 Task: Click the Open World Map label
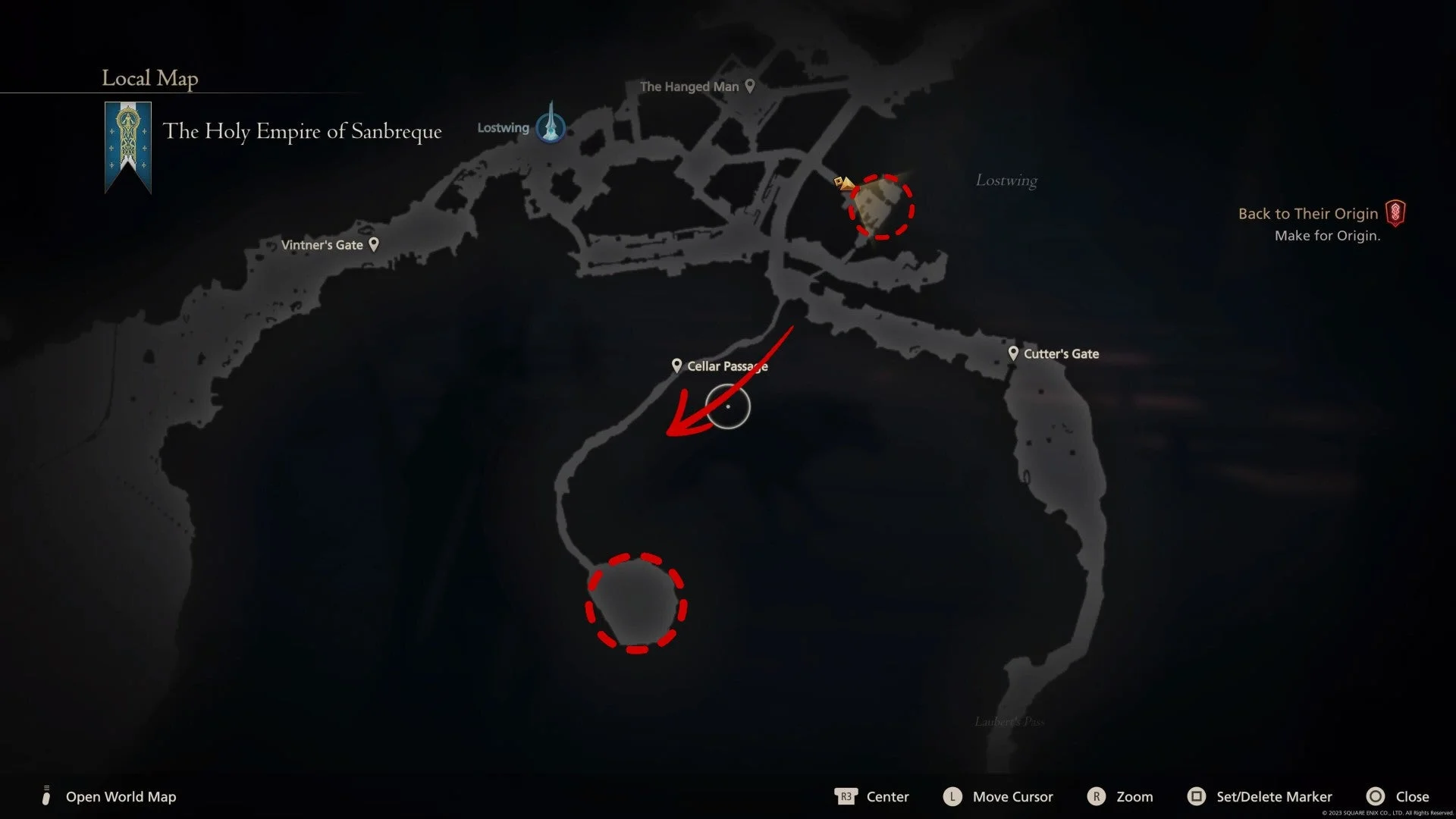pos(120,796)
